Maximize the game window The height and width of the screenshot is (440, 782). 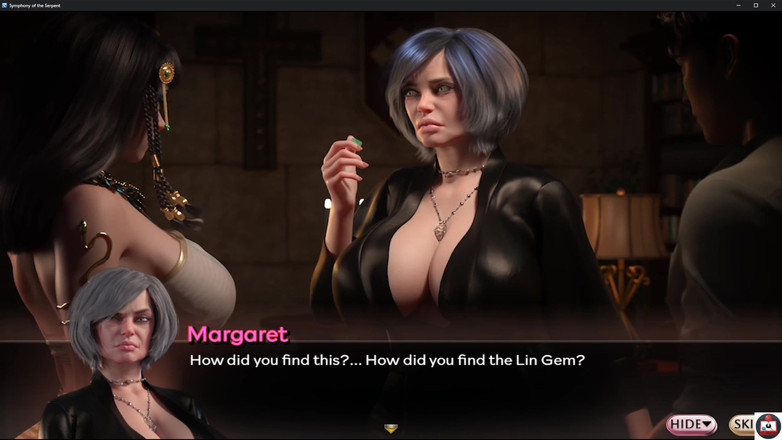[755, 5]
